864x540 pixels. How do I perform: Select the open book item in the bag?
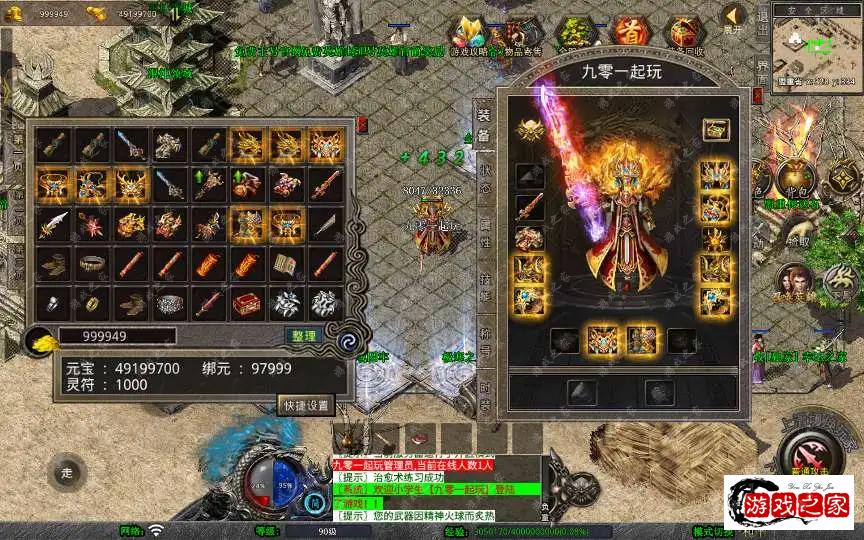point(285,263)
